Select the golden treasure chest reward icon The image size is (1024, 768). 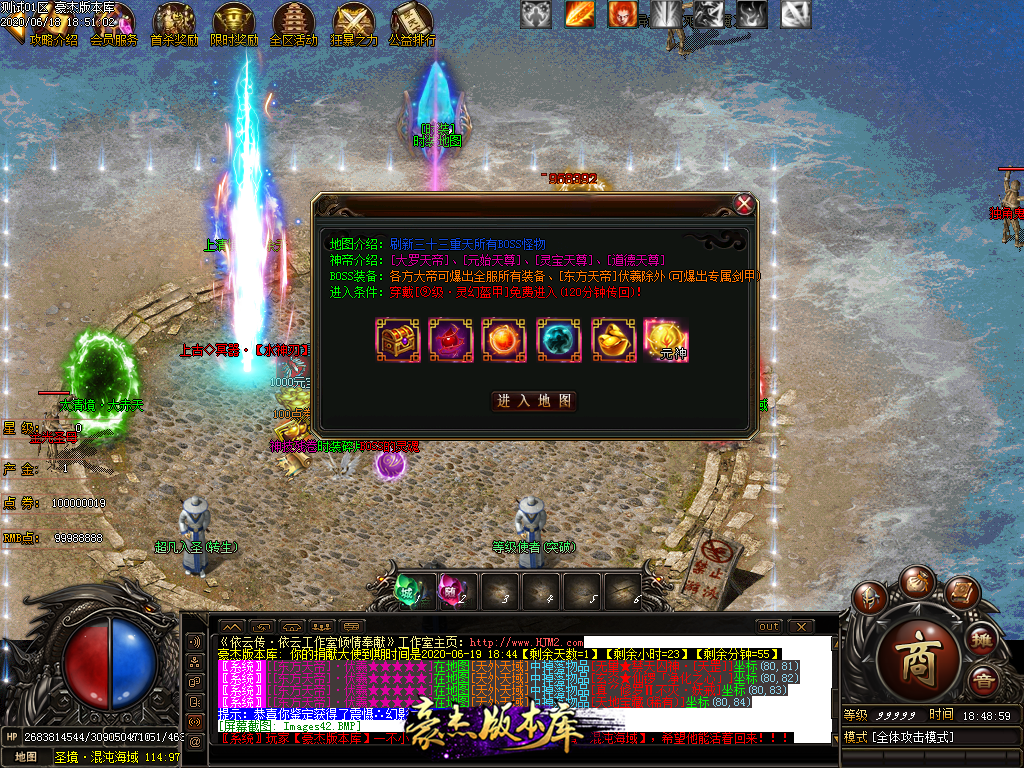395,339
